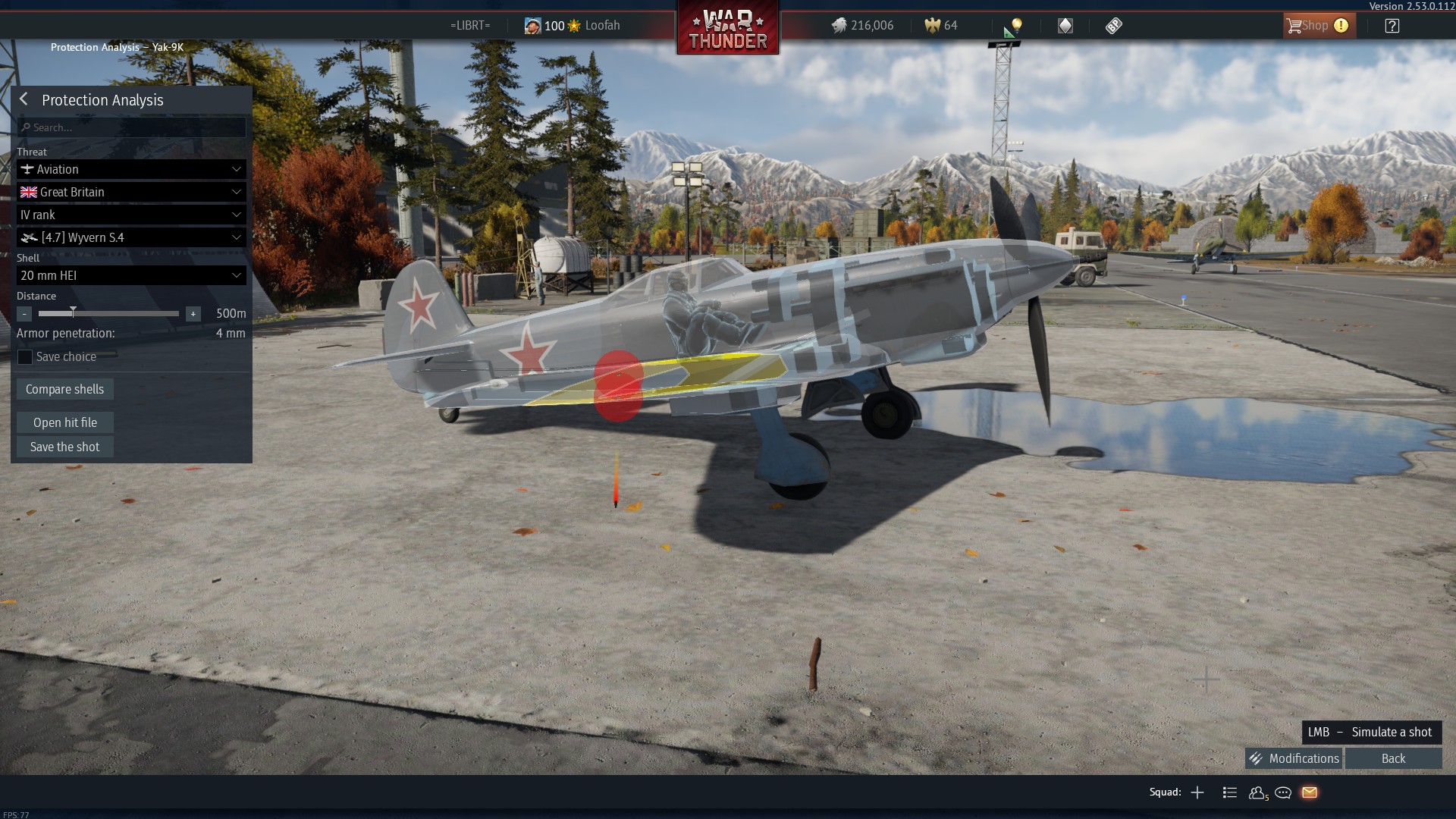Open the Modifications screen
The height and width of the screenshot is (819, 1456).
[1294, 758]
